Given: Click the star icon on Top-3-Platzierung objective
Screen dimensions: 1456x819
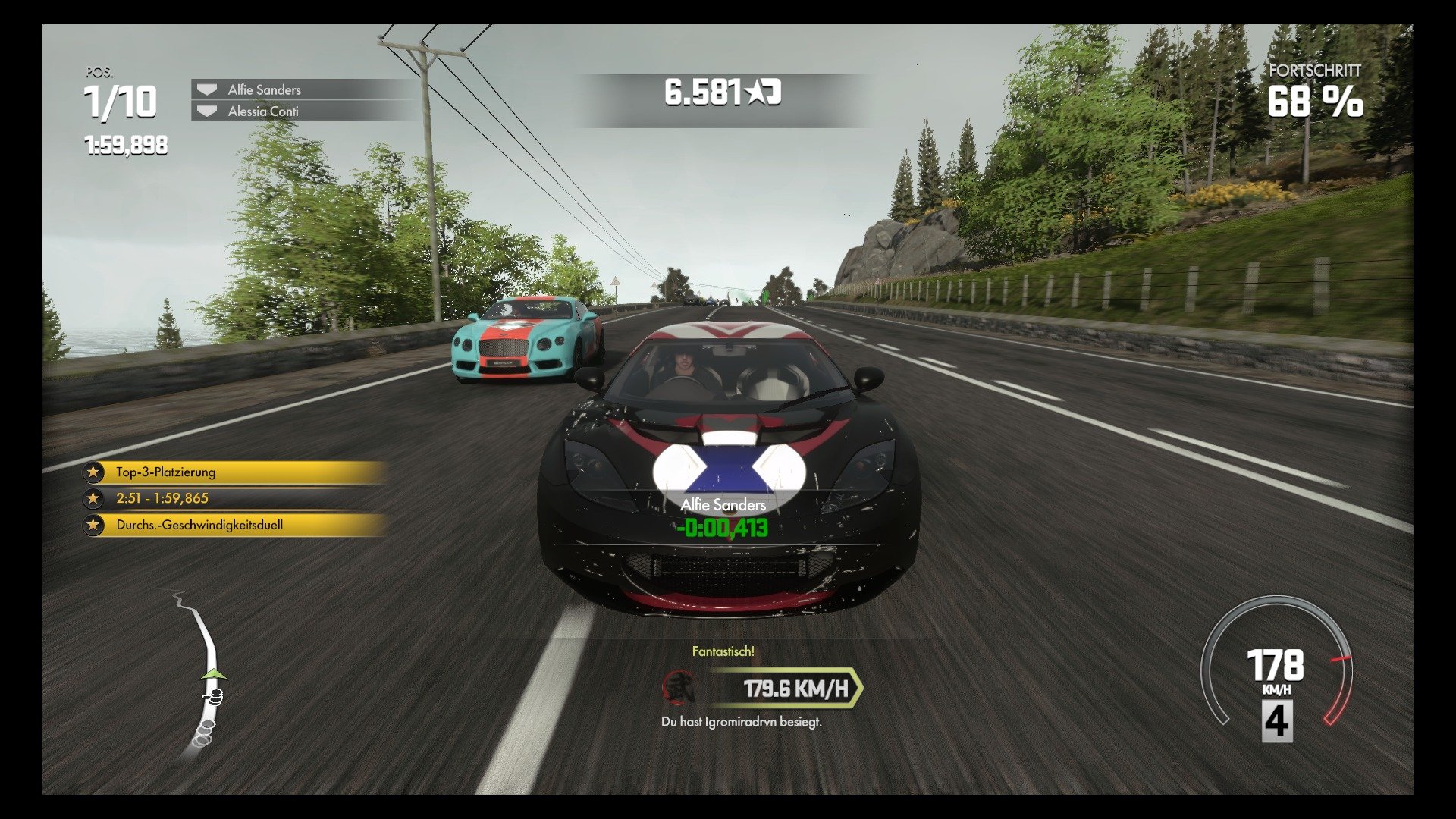Looking at the screenshot, I should coord(94,472).
